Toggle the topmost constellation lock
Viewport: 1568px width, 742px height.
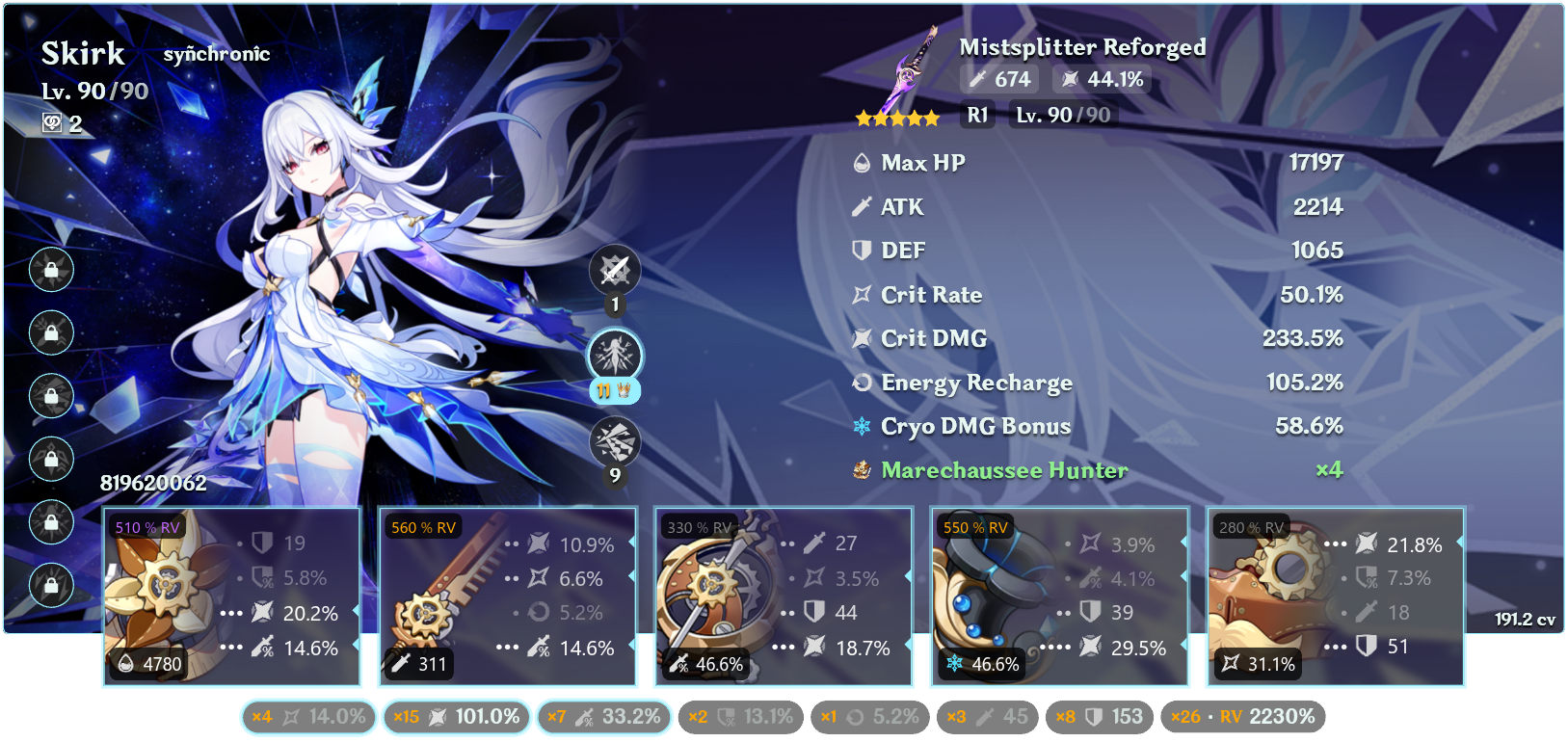tap(51, 271)
